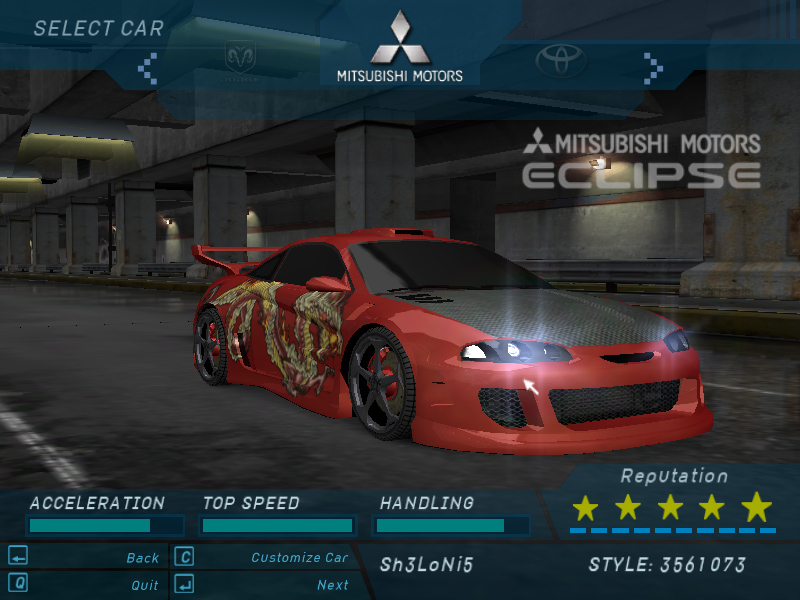
Task: Select the Toyota brand logo
Action: pyautogui.click(x=560, y=61)
